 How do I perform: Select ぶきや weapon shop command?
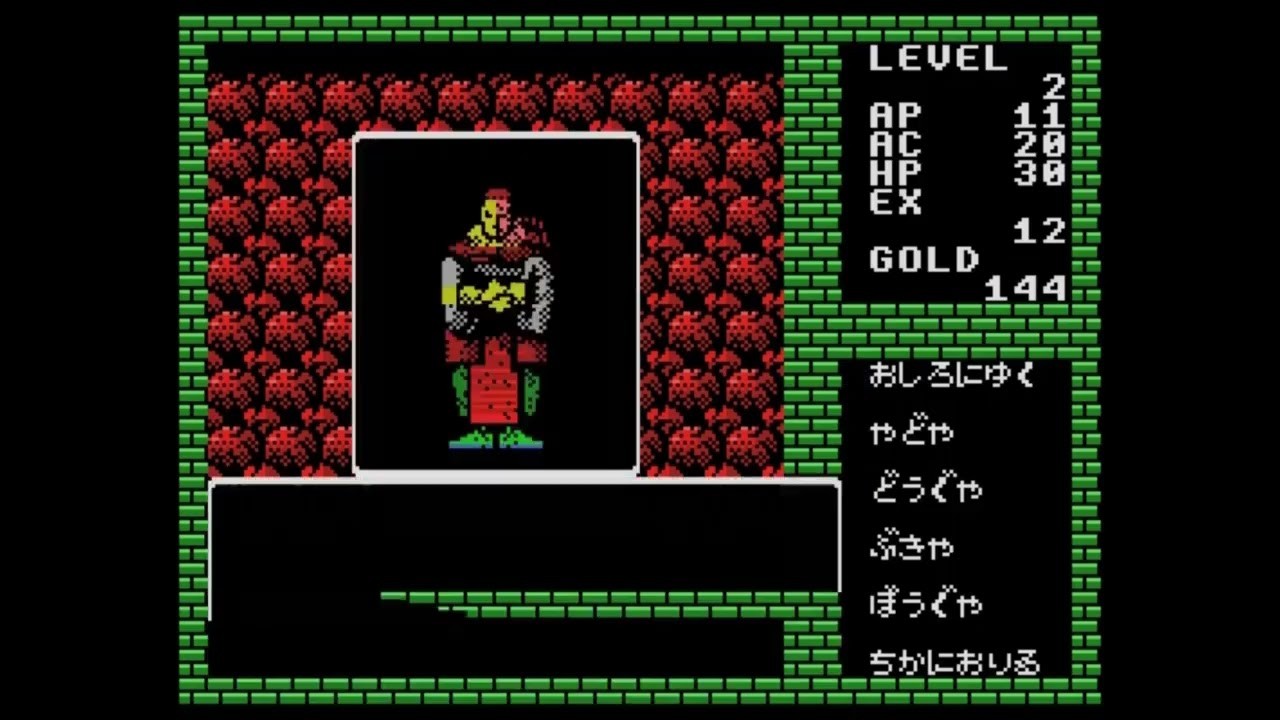coord(912,546)
